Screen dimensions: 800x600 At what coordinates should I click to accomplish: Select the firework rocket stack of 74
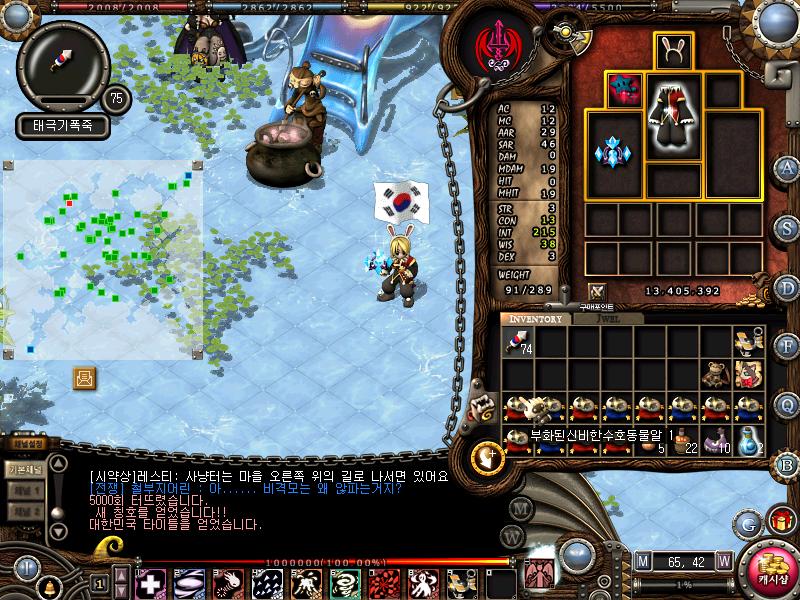(518, 344)
